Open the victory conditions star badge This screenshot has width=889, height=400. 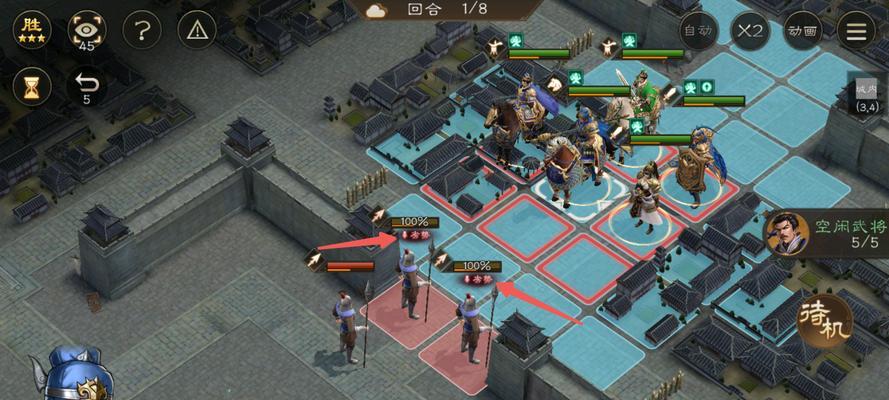32,29
